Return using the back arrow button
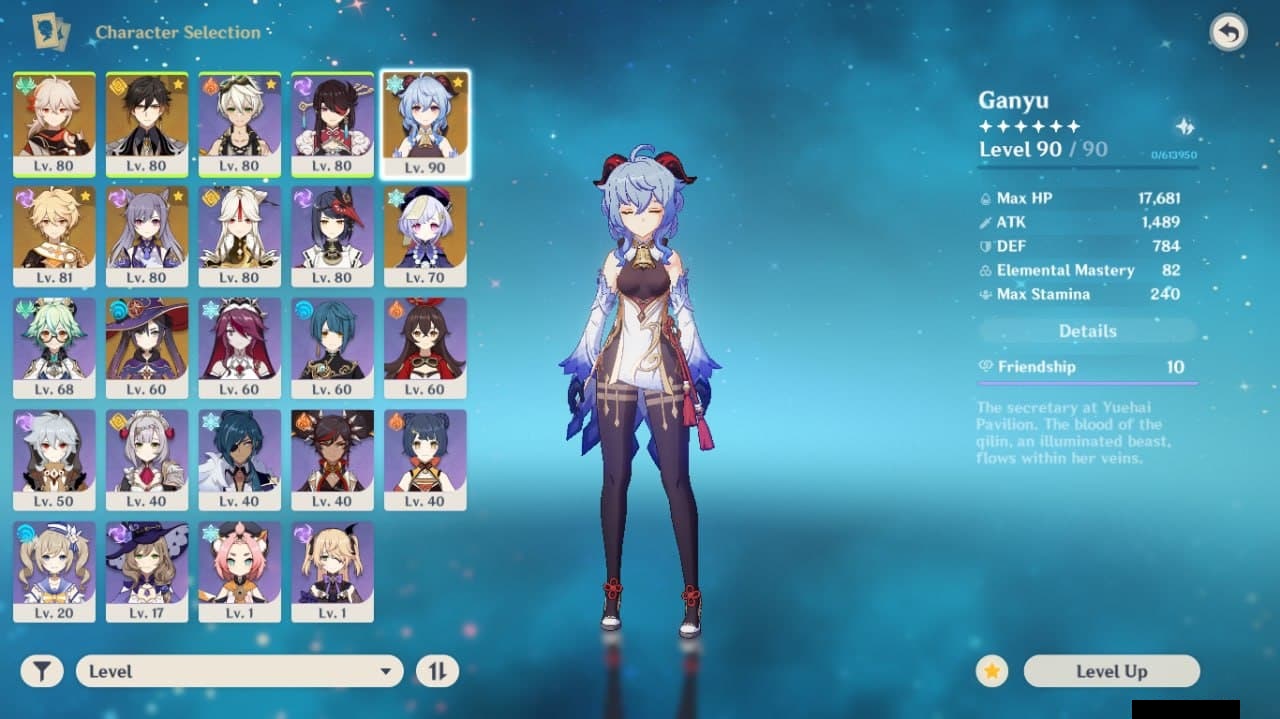 tap(1228, 33)
